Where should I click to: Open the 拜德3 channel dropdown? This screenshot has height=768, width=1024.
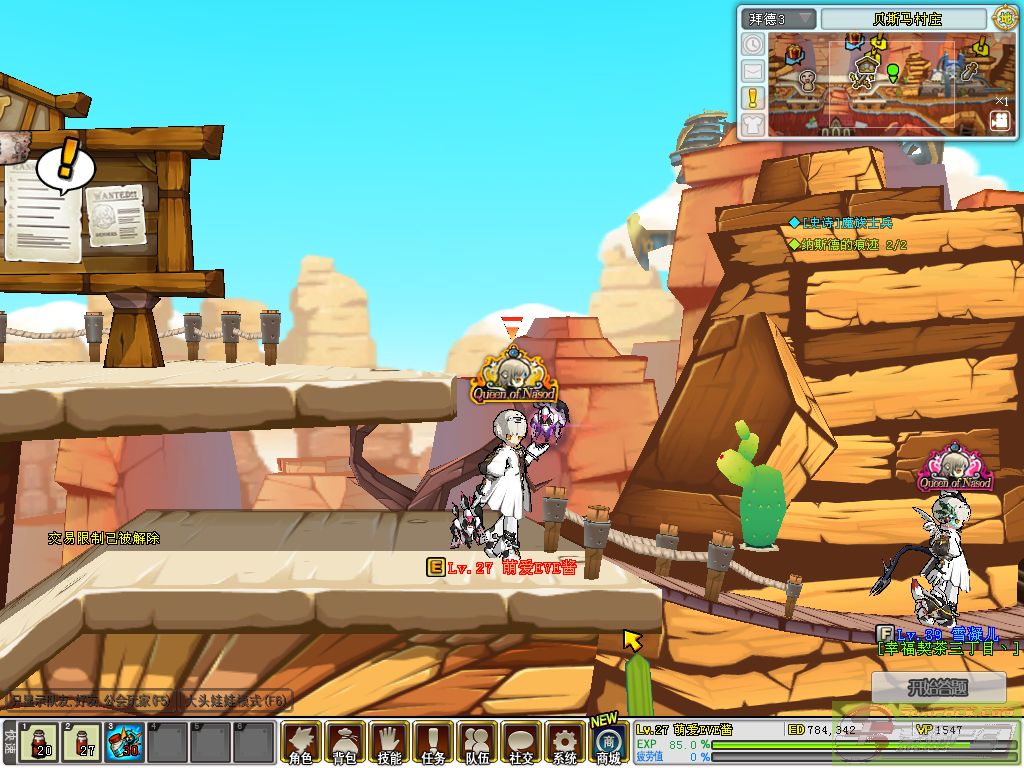click(778, 19)
